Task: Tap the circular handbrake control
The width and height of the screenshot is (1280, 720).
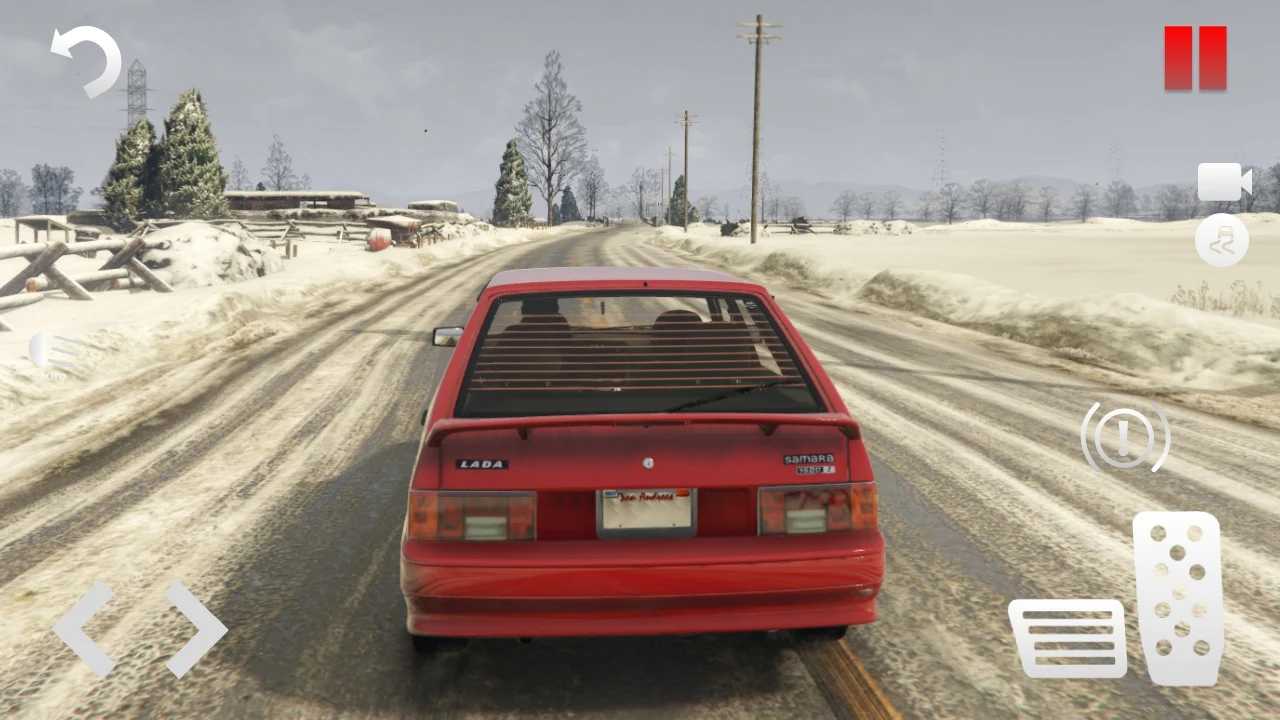Action: (x=1125, y=437)
